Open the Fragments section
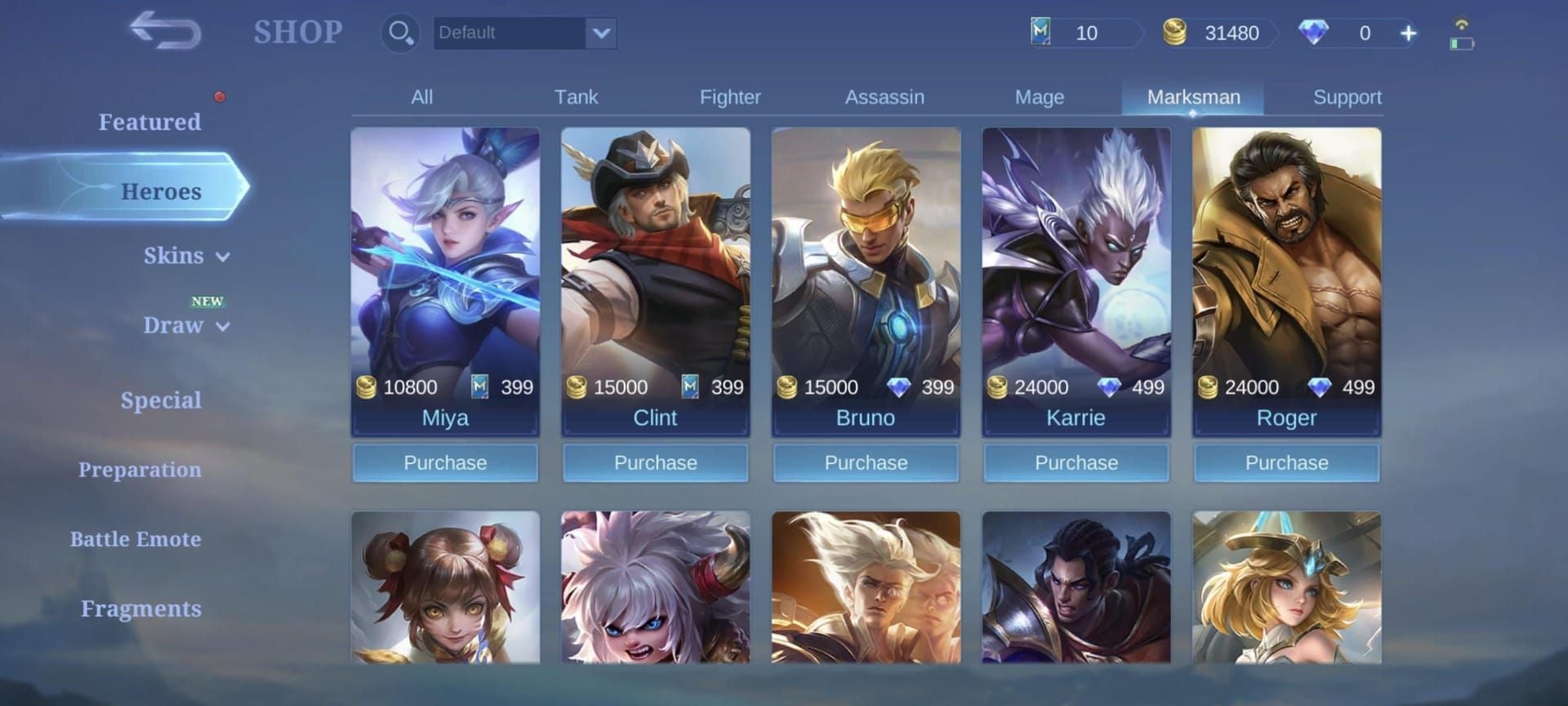The image size is (1568, 706). coord(140,608)
